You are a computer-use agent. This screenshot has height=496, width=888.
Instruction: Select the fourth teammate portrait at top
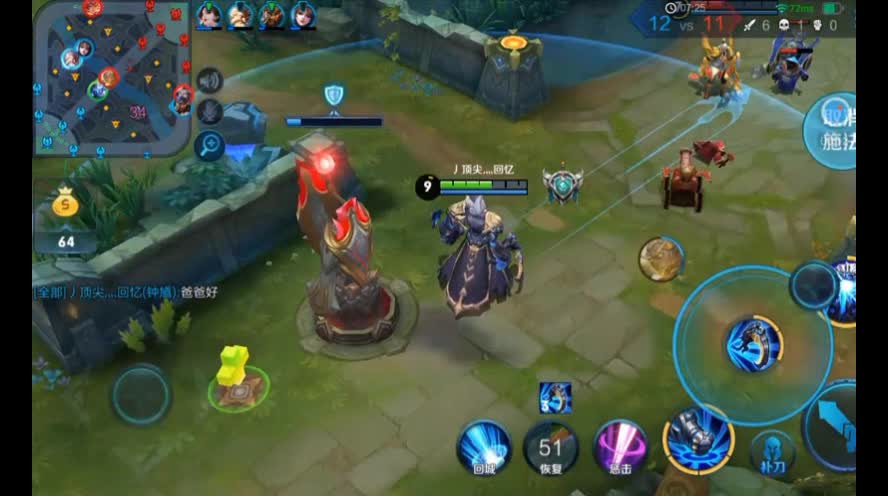click(303, 15)
